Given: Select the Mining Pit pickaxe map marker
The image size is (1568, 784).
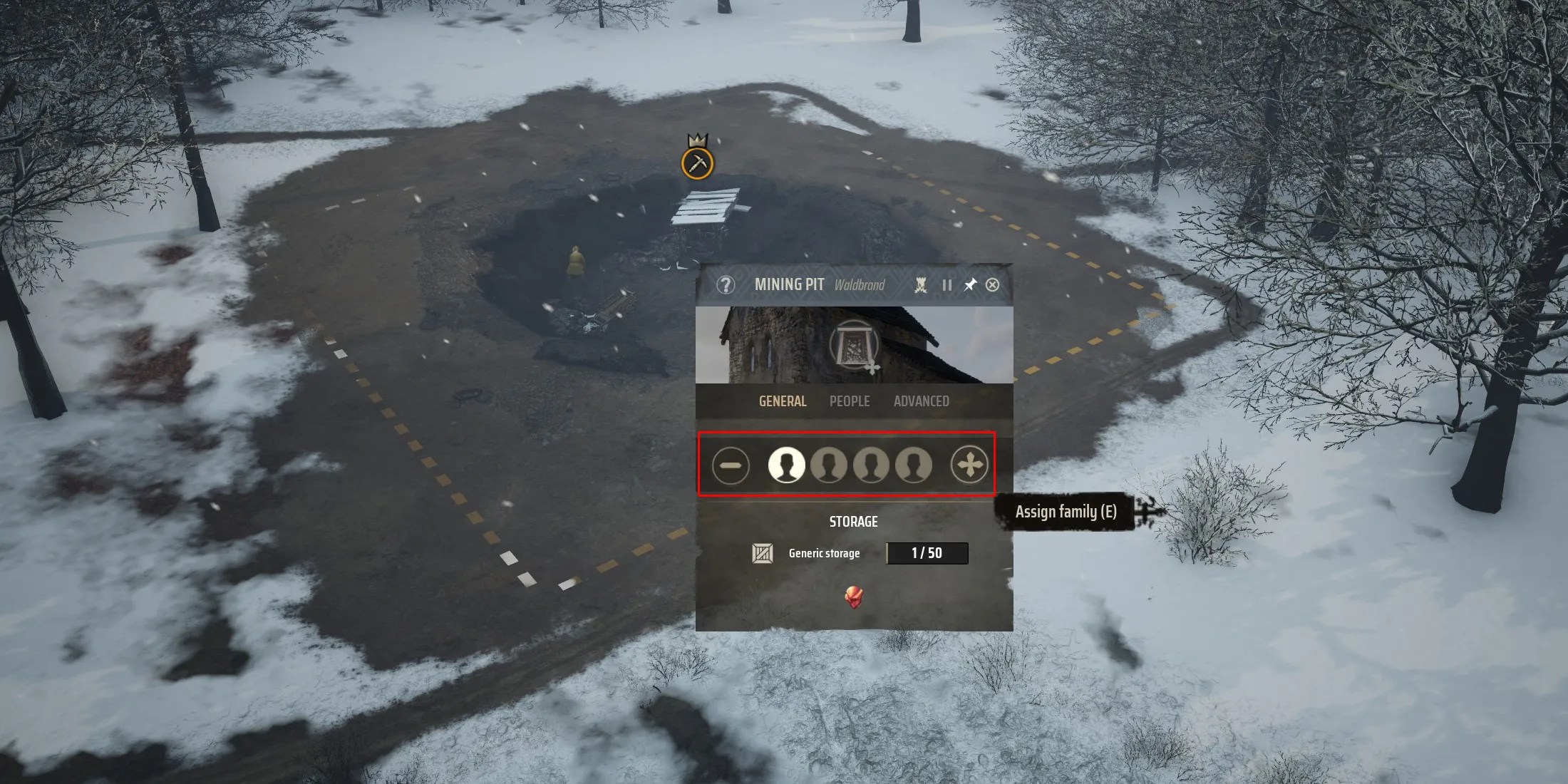Looking at the screenshot, I should (697, 163).
